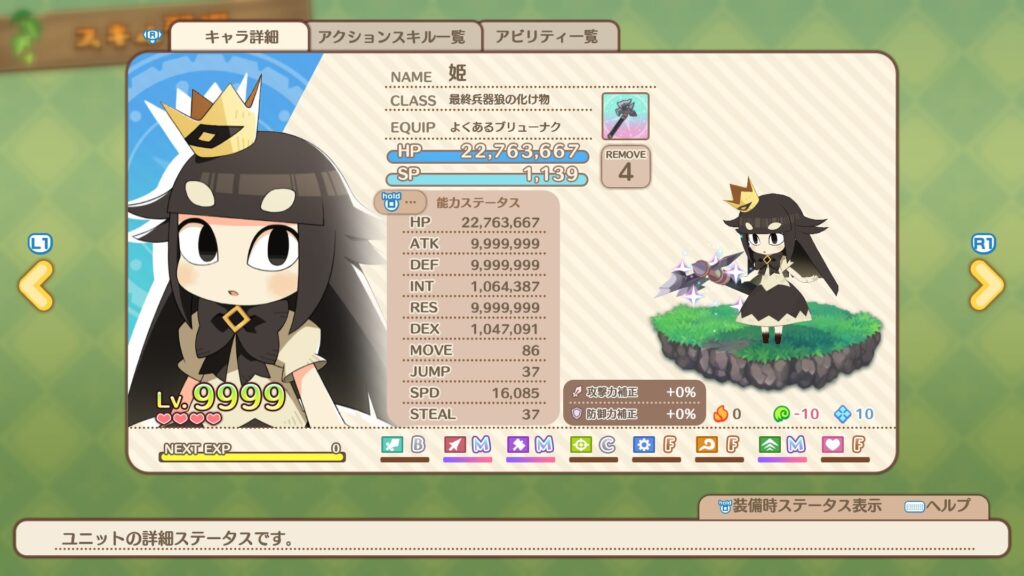Viewport: 1024px width, 576px height.
Task: Choose the pink heart mastery icon
Action: pos(833,444)
